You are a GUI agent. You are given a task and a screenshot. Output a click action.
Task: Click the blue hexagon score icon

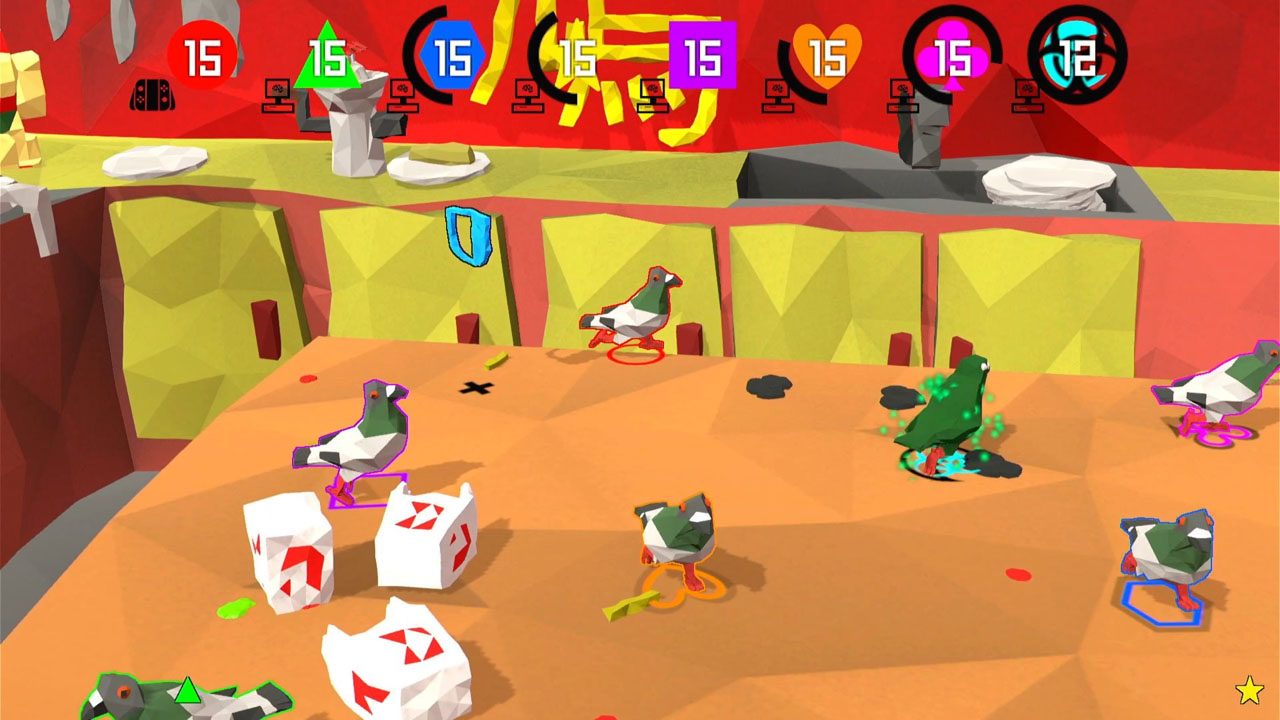(x=452, y=55)
